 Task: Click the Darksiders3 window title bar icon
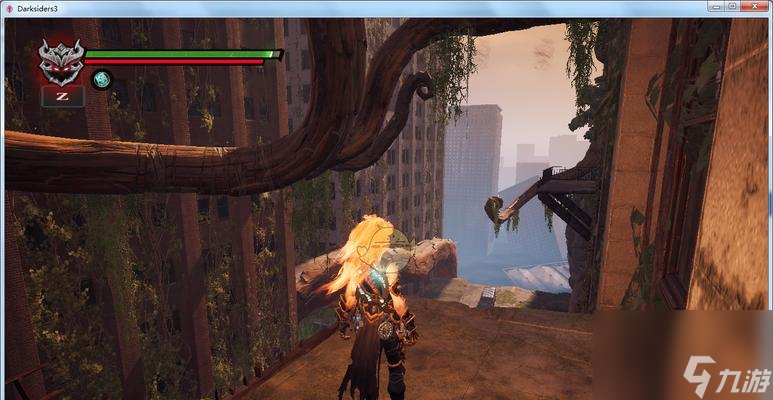pos(9,8)
